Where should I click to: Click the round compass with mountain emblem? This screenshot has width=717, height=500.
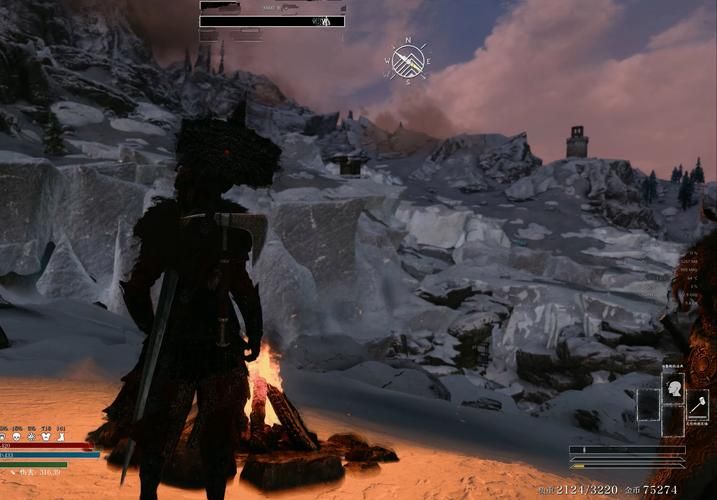pos(408,62)
